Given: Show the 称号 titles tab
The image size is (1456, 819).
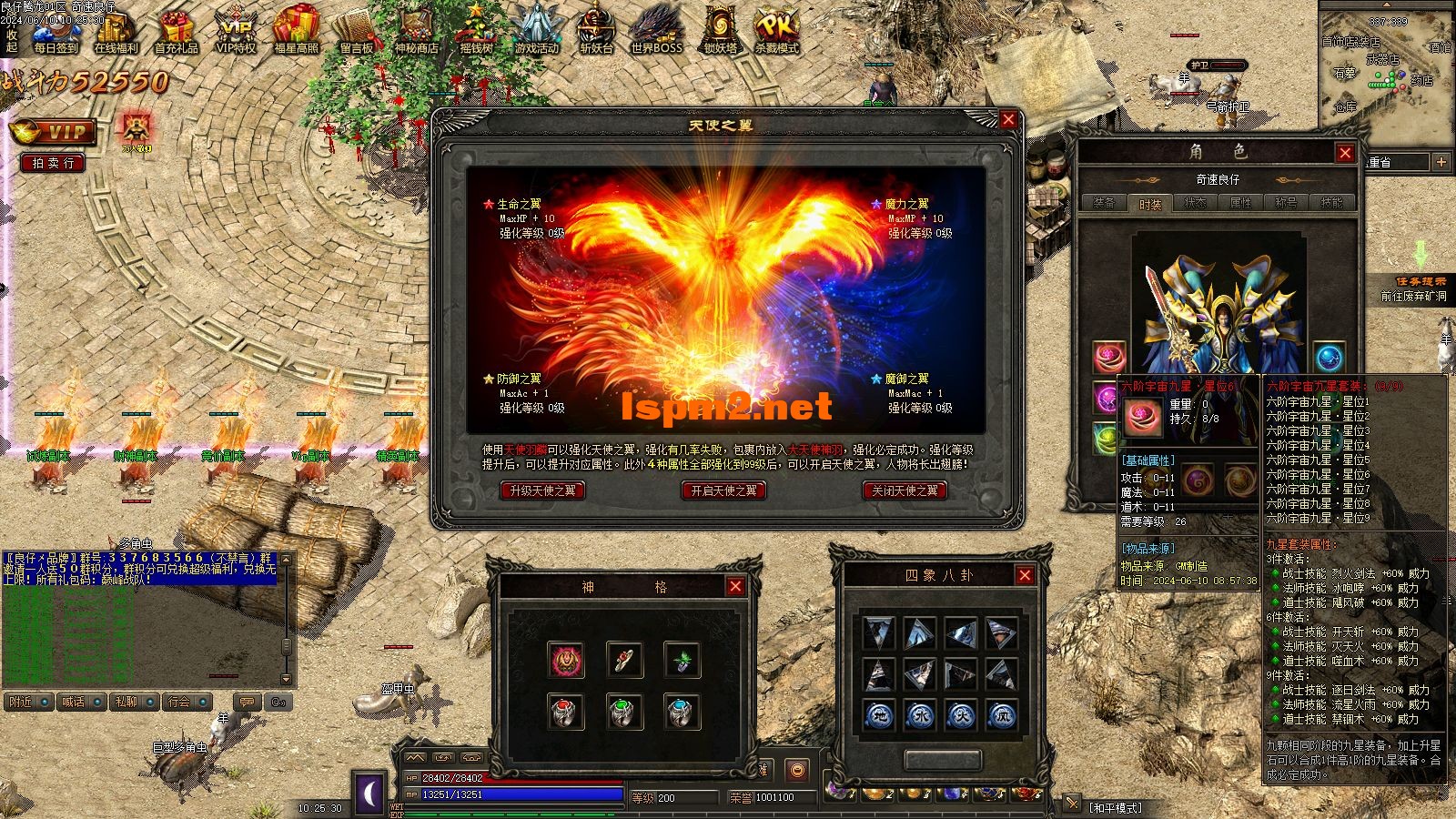Looking at the screenshot, I should [1286, 203].
